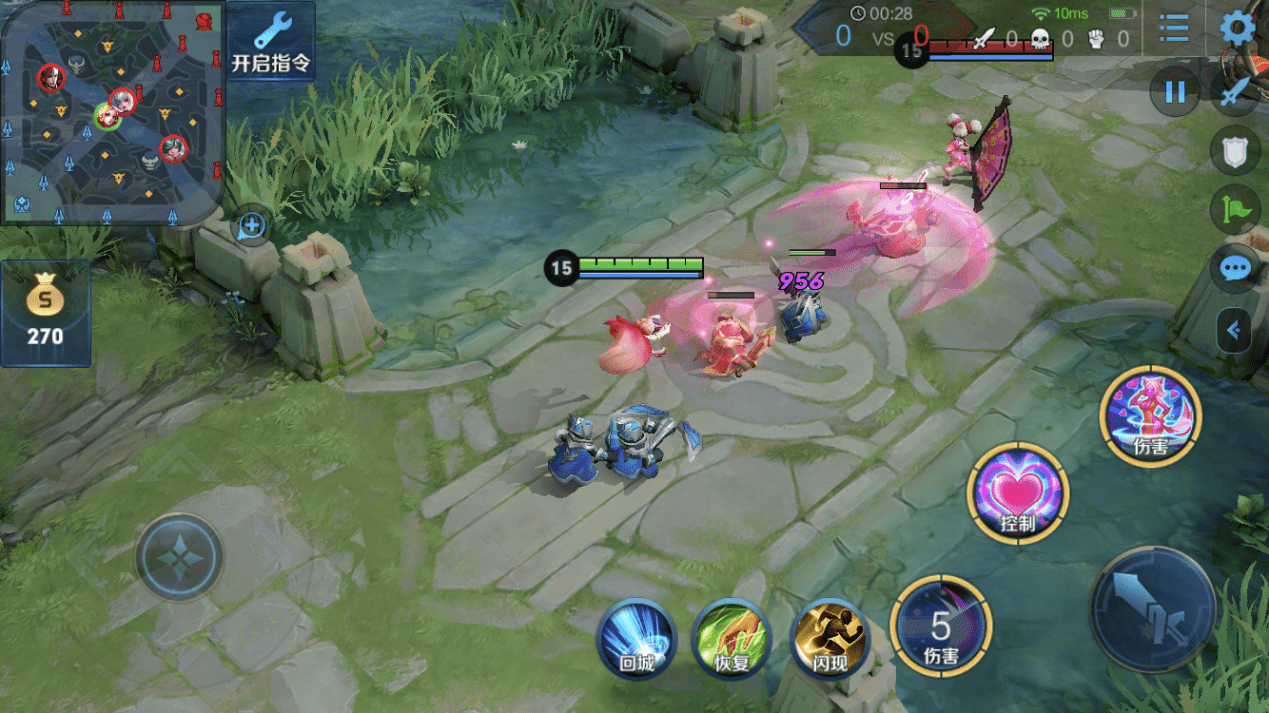Use the 恢复 heal spell
Viewport: 1269px width, 713px height.
point(733,640)
